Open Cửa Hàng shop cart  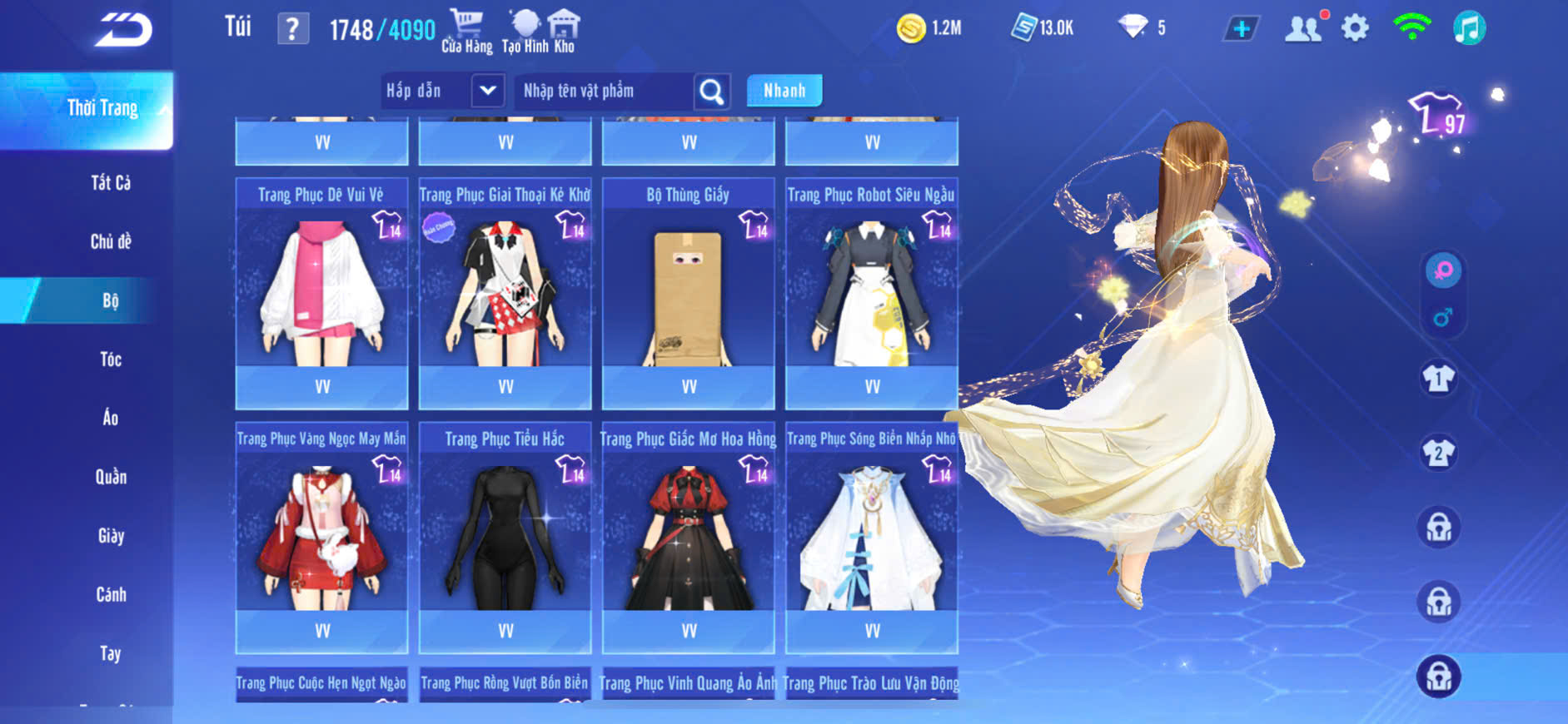[466, 32]
